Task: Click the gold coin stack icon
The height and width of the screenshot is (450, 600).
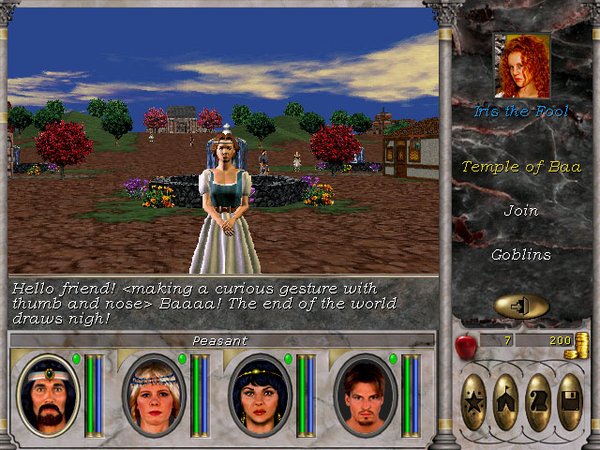Action: point(577,346)
